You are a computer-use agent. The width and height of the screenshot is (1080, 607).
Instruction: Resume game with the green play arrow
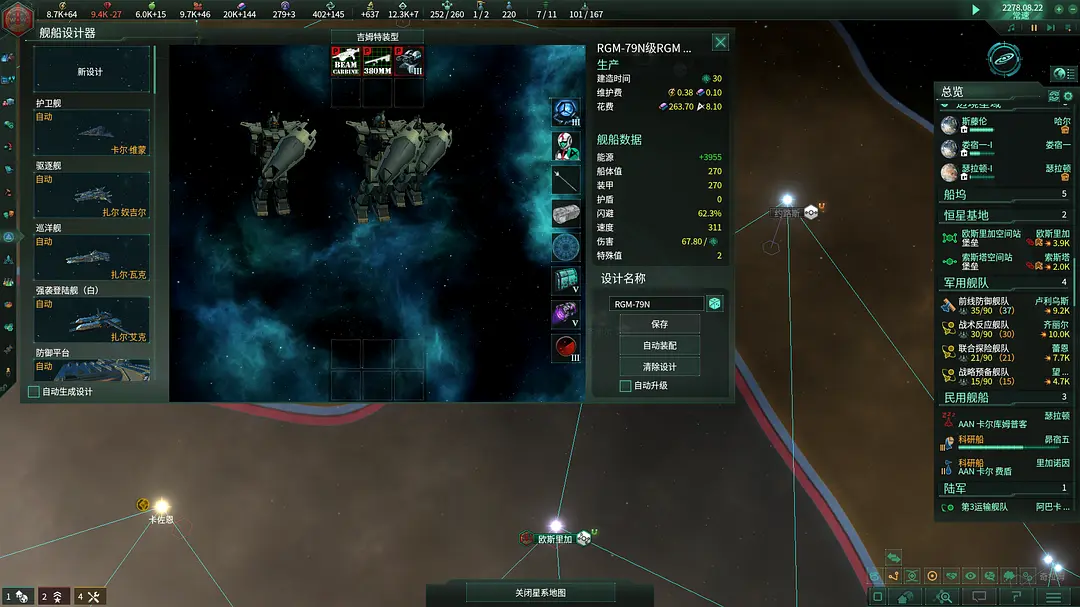click(976, 9)
